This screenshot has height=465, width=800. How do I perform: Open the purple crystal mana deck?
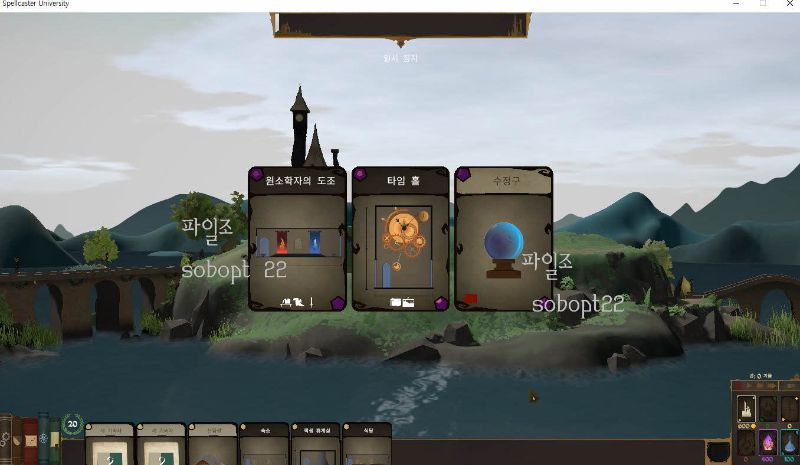pyautogui.click(x=768, y=442)
